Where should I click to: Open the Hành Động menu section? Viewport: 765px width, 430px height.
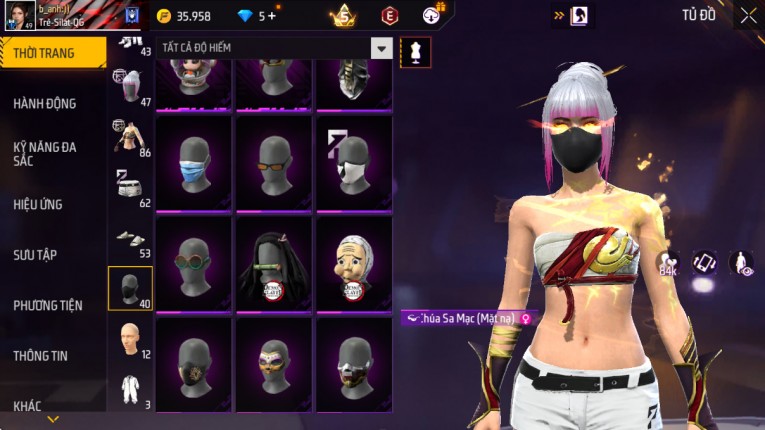pos(45,103)
